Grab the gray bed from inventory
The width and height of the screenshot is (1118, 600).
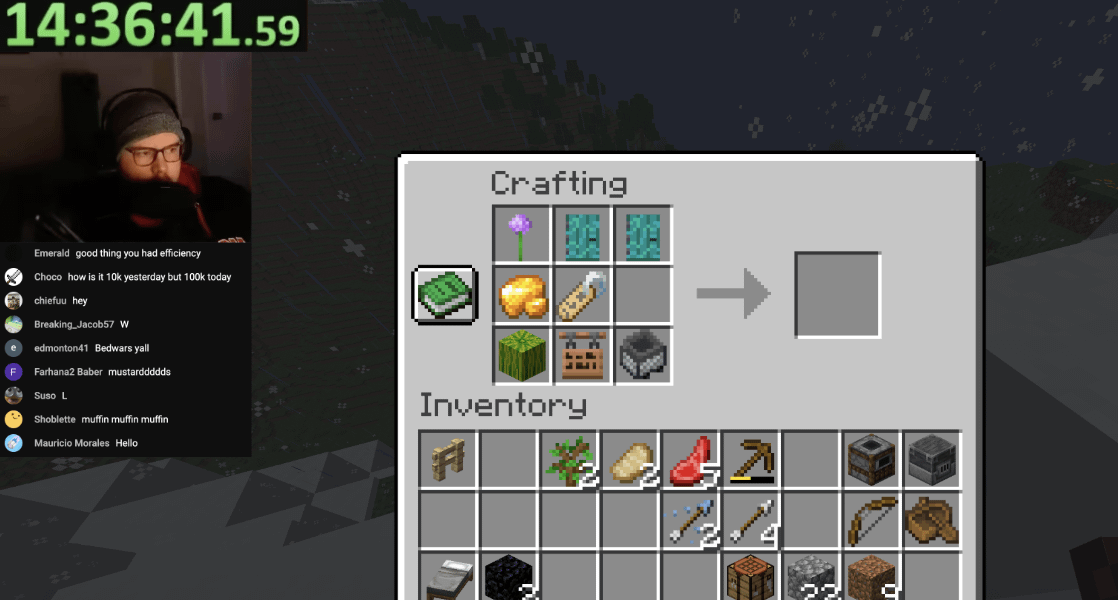[x=448, y=577]
